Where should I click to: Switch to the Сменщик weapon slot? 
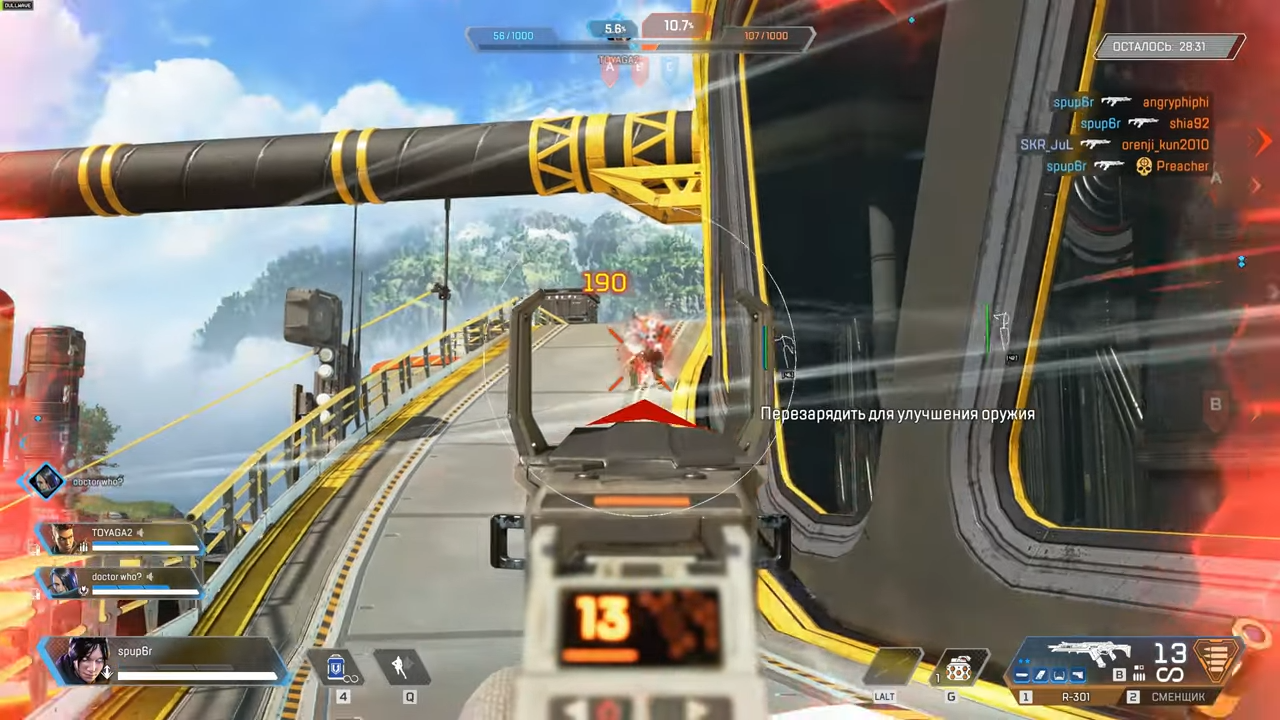[1177, 696]
